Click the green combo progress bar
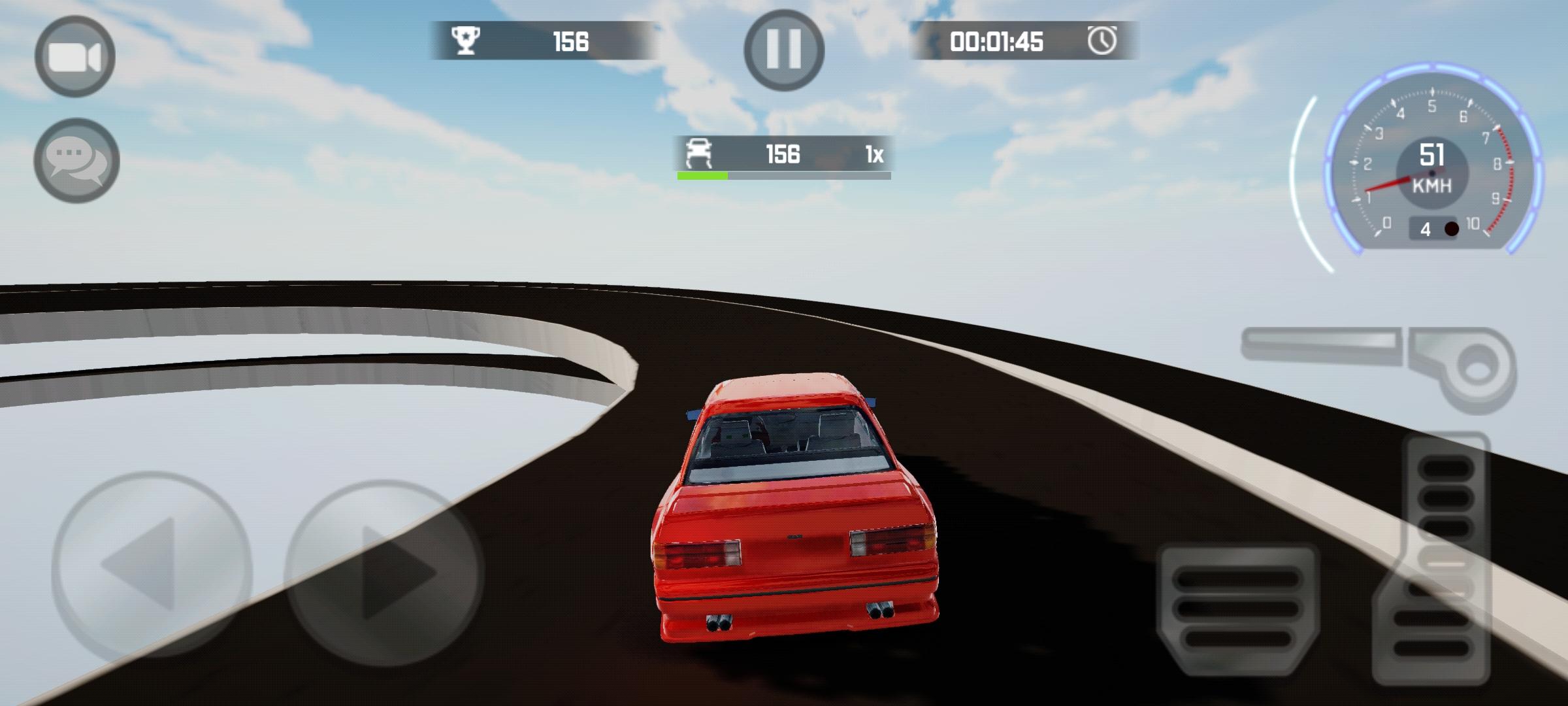The height and width of the screenshot is (706, 1568). pos(702,175)
